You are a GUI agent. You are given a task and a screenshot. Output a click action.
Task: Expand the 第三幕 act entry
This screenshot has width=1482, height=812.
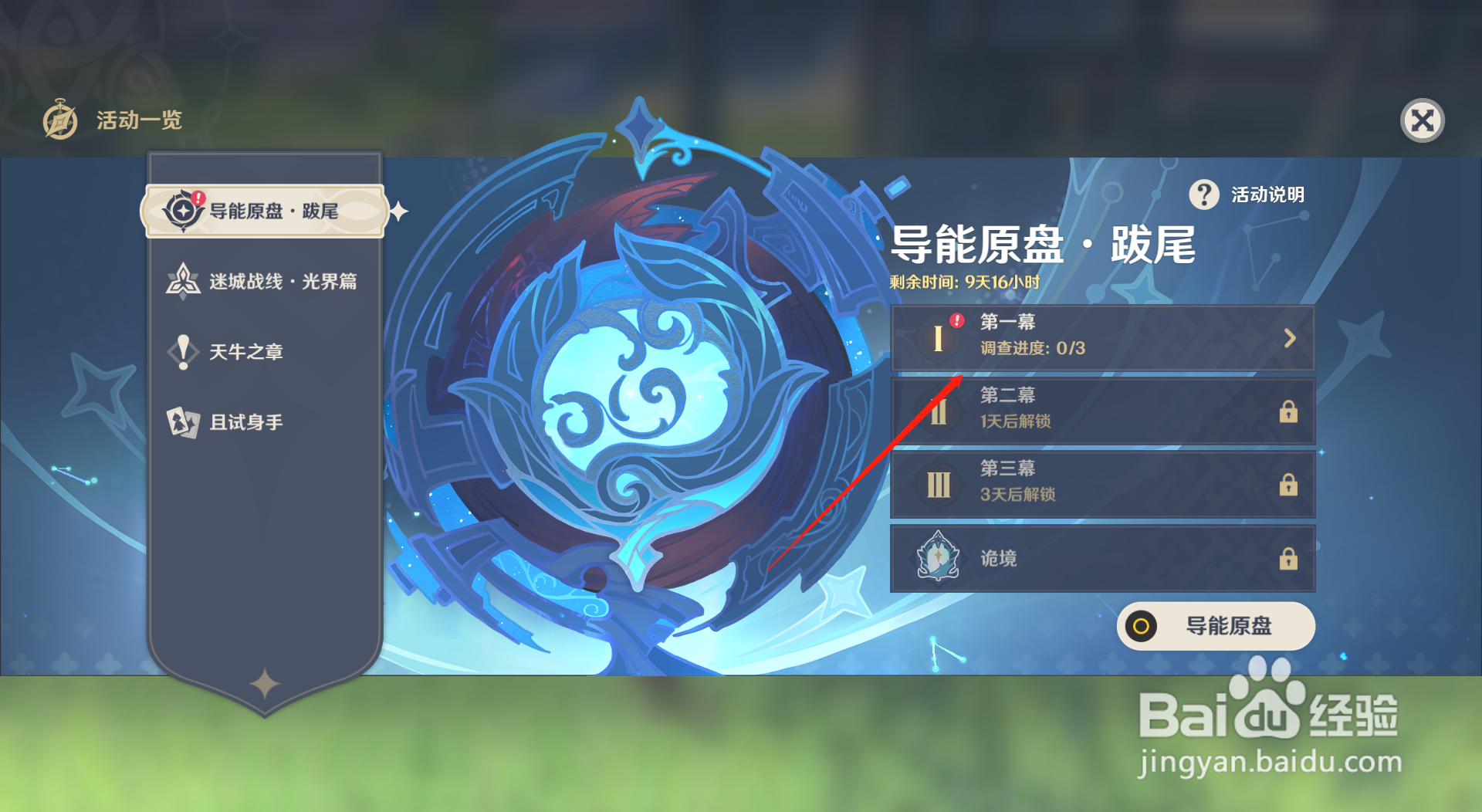[1102, 486]
